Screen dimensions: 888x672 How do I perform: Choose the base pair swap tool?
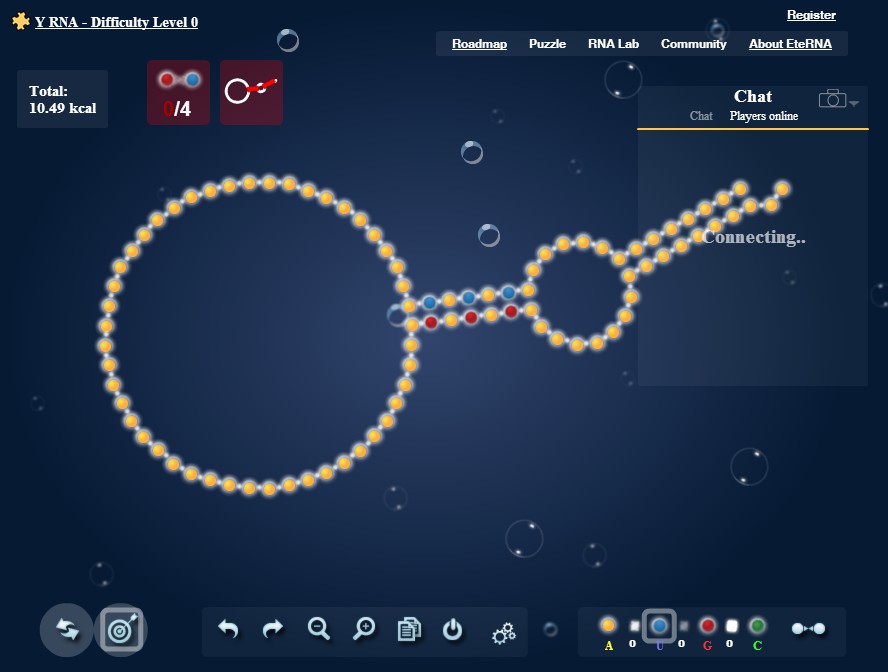(x=808, y=628)
